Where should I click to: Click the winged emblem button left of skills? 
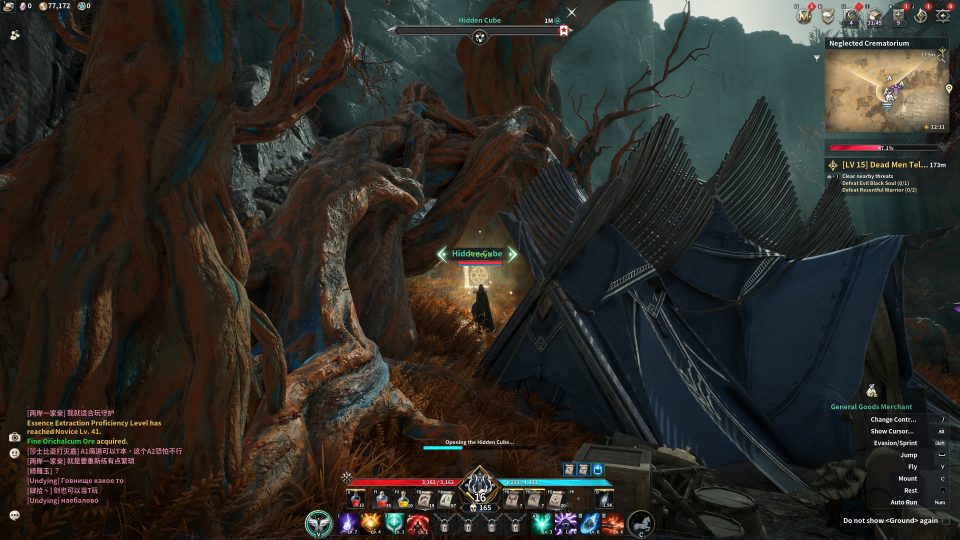pos(320,523)
